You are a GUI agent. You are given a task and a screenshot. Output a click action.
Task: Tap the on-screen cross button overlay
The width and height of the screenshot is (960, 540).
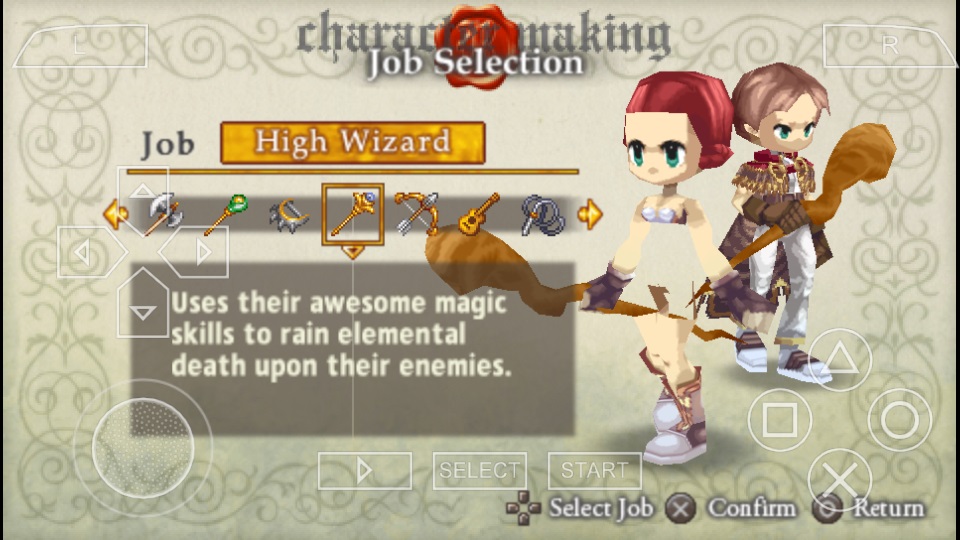pyautogui.click(x=840, y=480)
